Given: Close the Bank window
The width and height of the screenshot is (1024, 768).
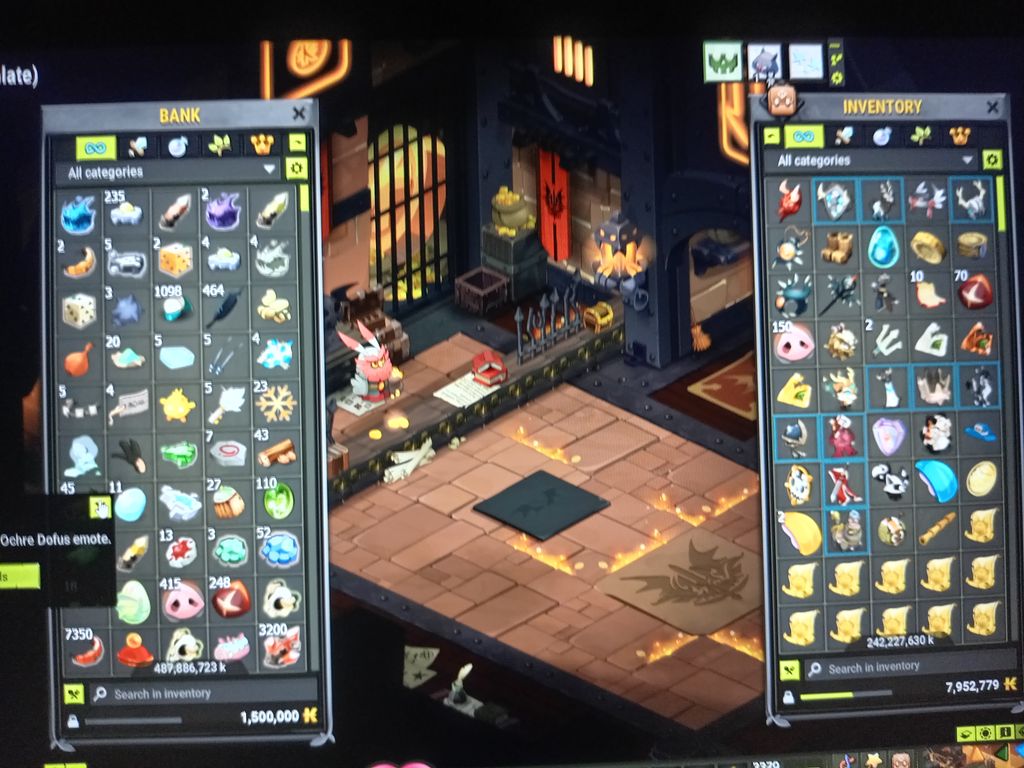Looking at the screenshot, I should pos(298,114).
